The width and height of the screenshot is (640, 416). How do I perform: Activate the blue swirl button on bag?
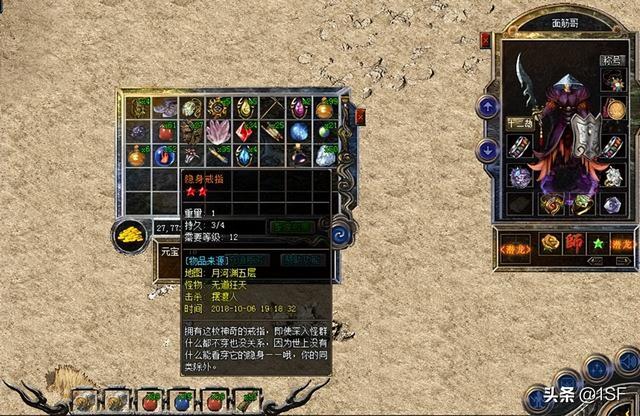341,232
